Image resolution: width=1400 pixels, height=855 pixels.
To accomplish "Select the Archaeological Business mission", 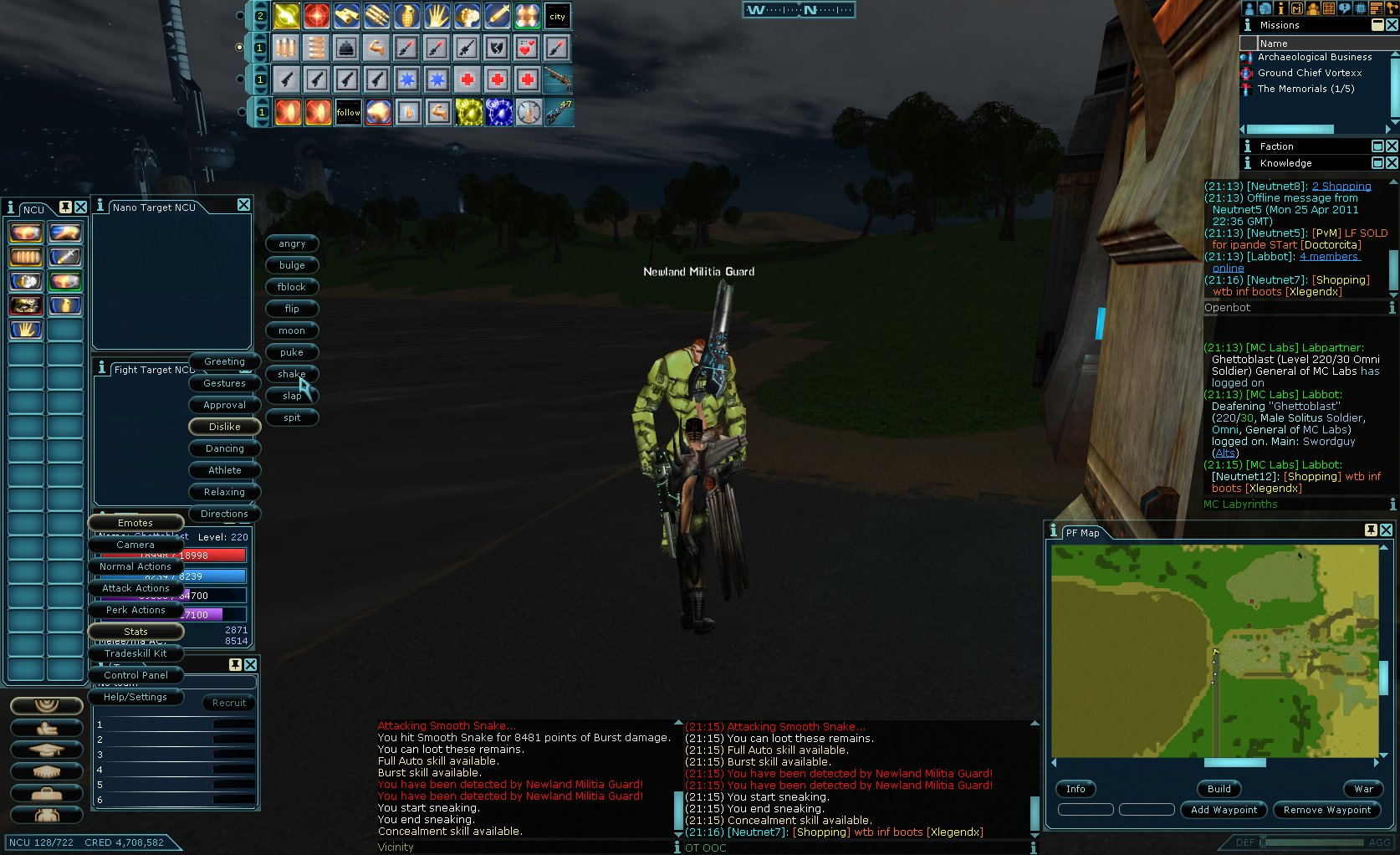I will tap(1315, 57).
